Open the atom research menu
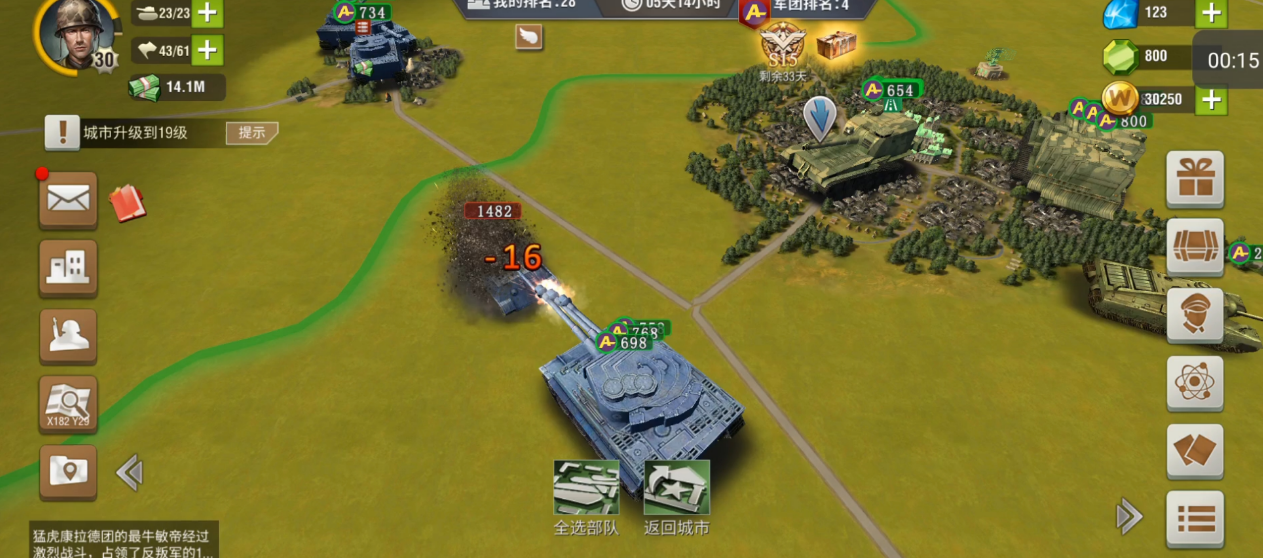The height and width of the screenshot is (558, 1263). (1195, 383)
